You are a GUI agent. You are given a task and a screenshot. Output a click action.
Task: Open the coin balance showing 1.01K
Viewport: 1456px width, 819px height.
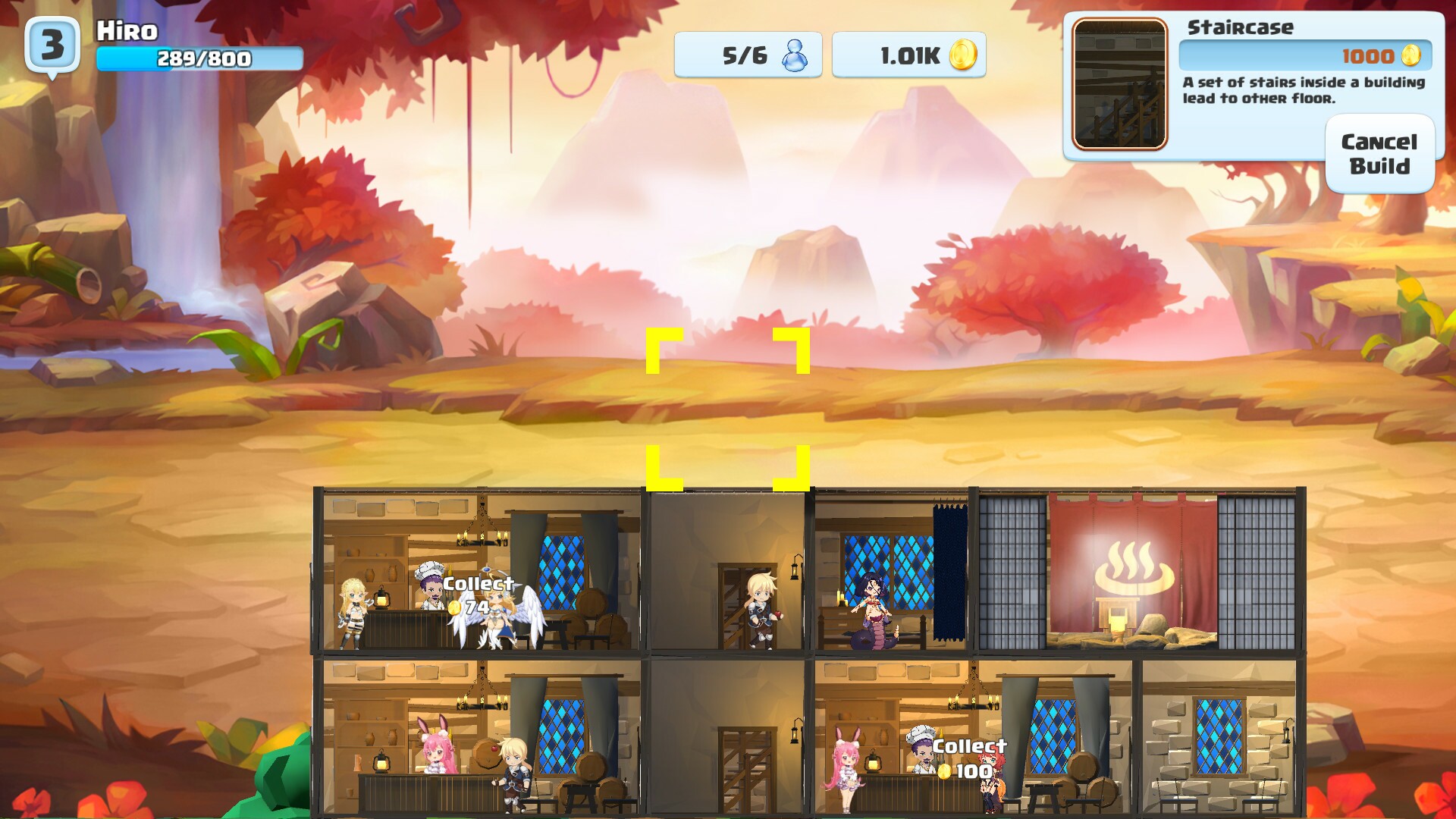tap(908, 55)
